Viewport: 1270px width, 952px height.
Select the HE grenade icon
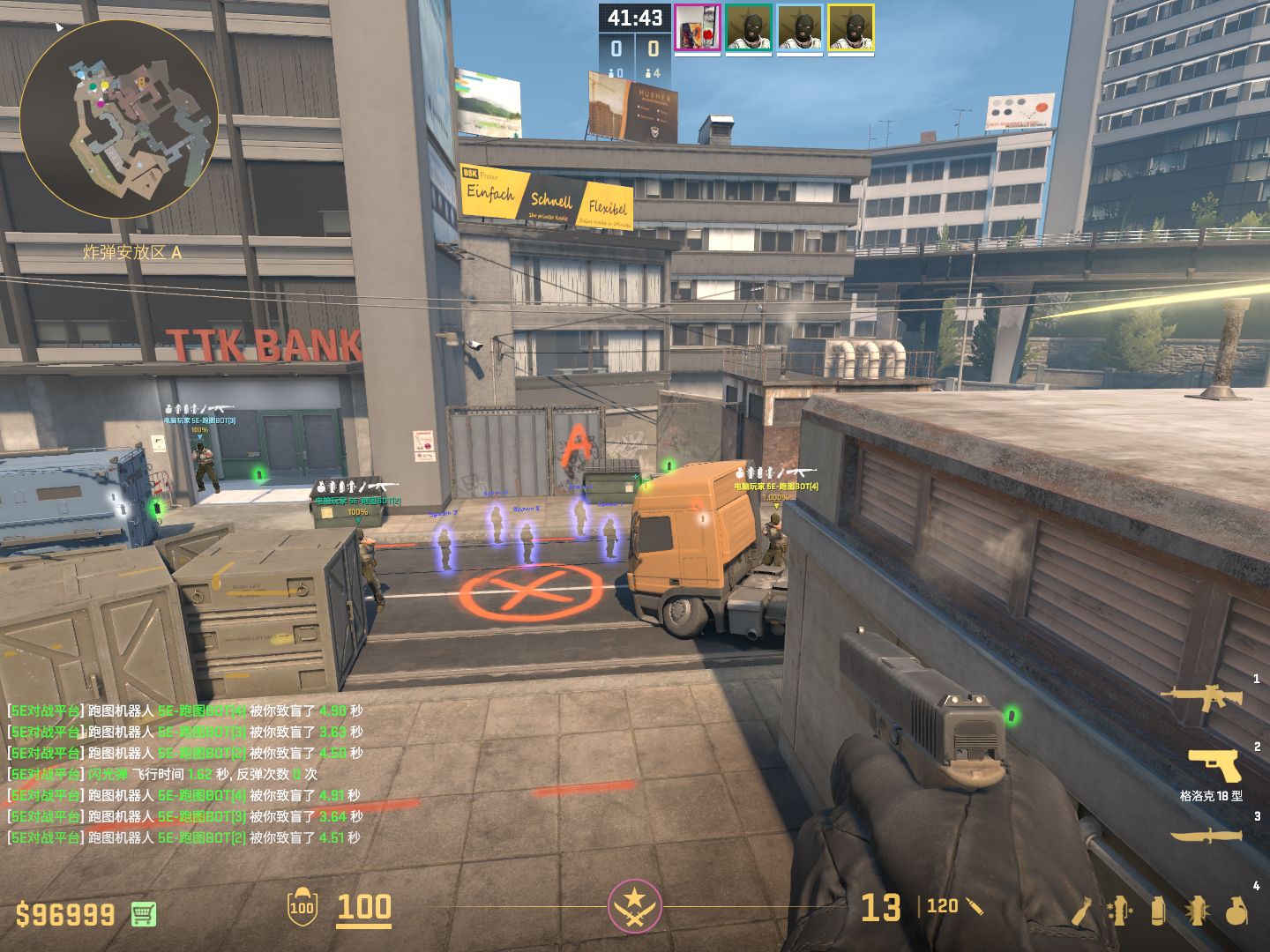pos(1236,911)
